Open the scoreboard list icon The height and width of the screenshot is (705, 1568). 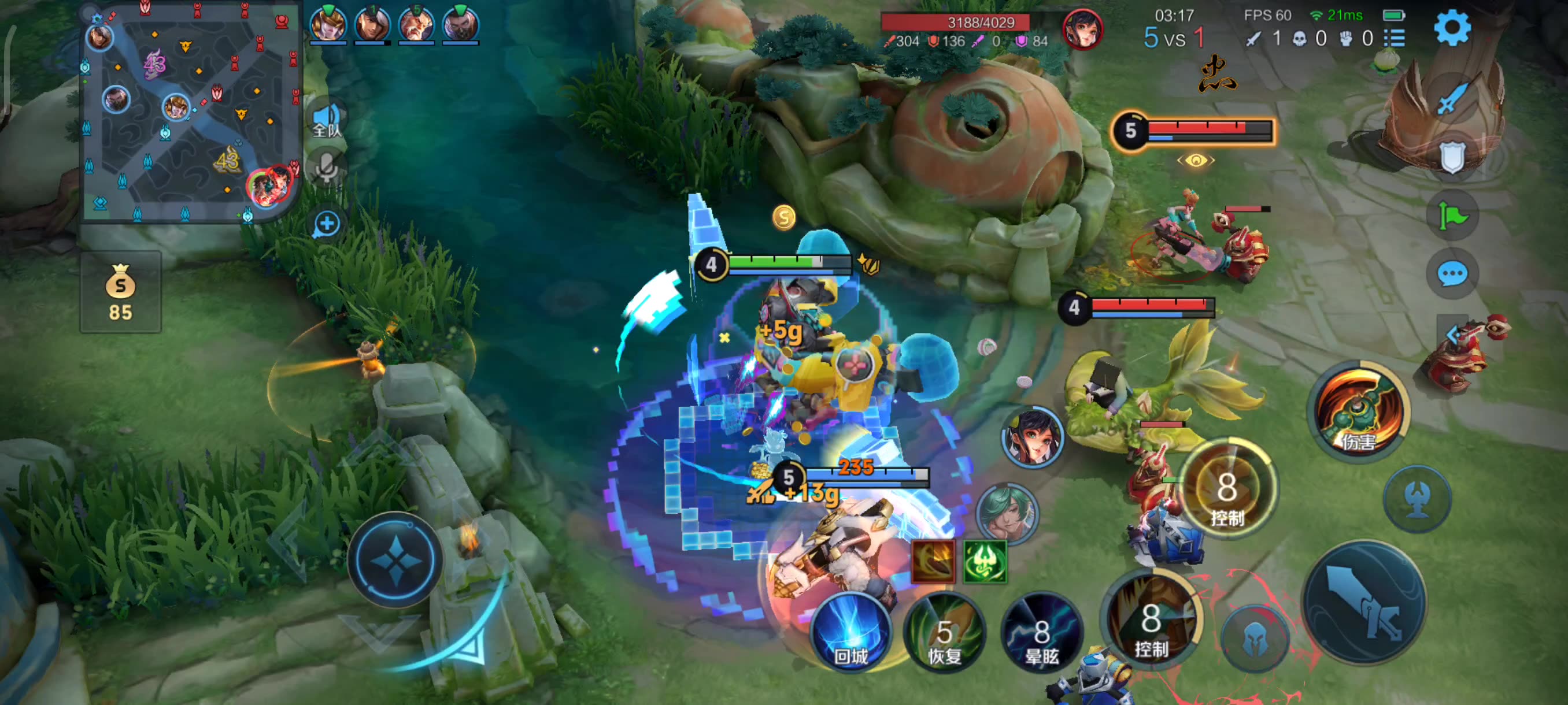1394,39
